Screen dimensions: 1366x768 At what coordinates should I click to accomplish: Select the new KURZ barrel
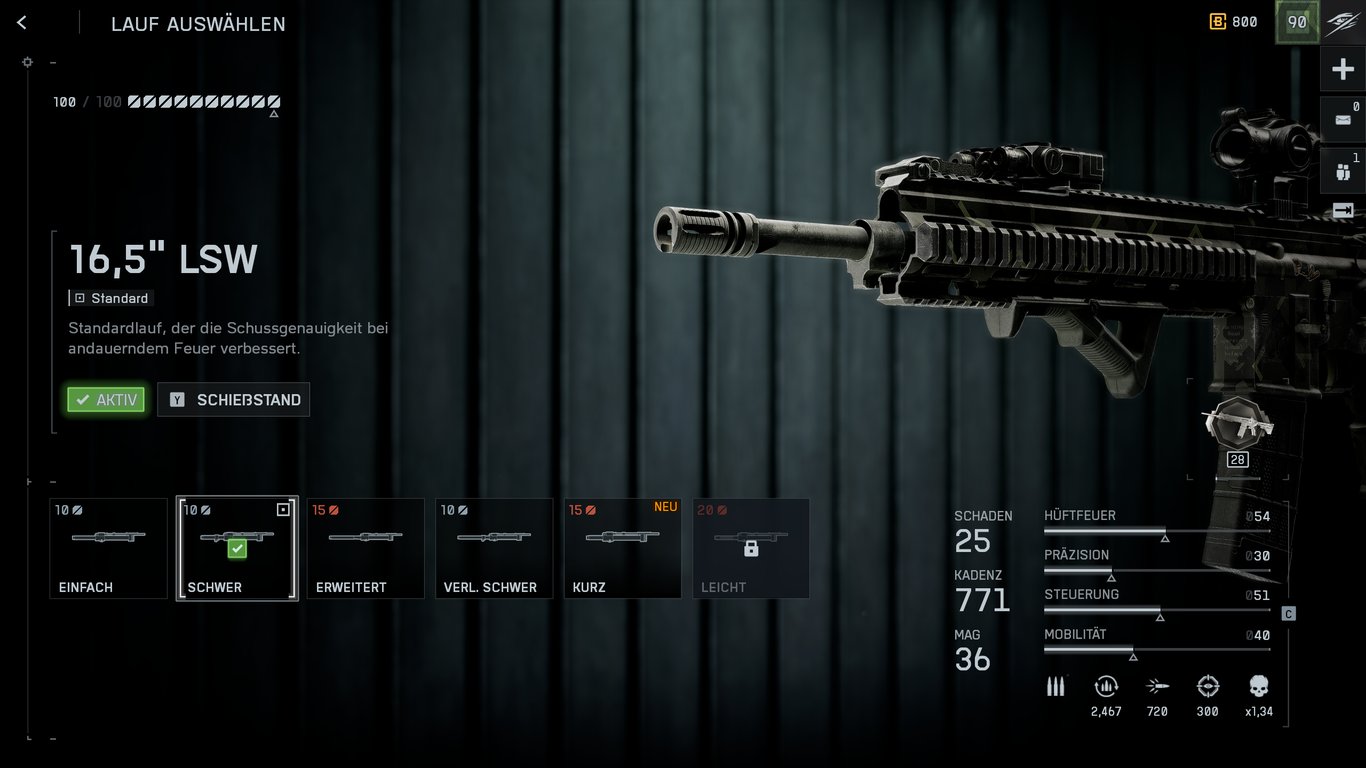(x=622, y=548)
